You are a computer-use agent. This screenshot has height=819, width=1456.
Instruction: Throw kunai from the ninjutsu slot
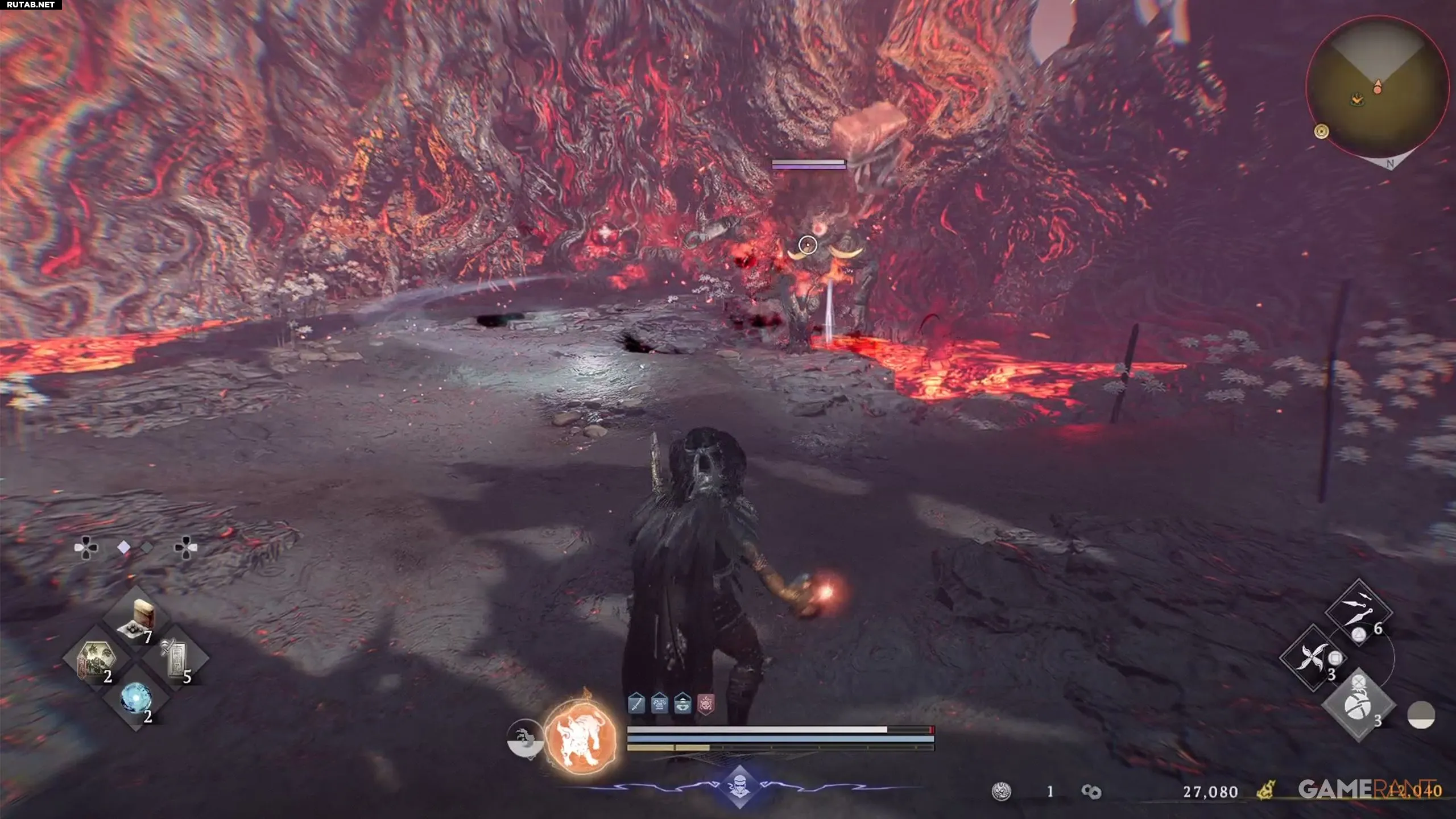[1359, 613]
